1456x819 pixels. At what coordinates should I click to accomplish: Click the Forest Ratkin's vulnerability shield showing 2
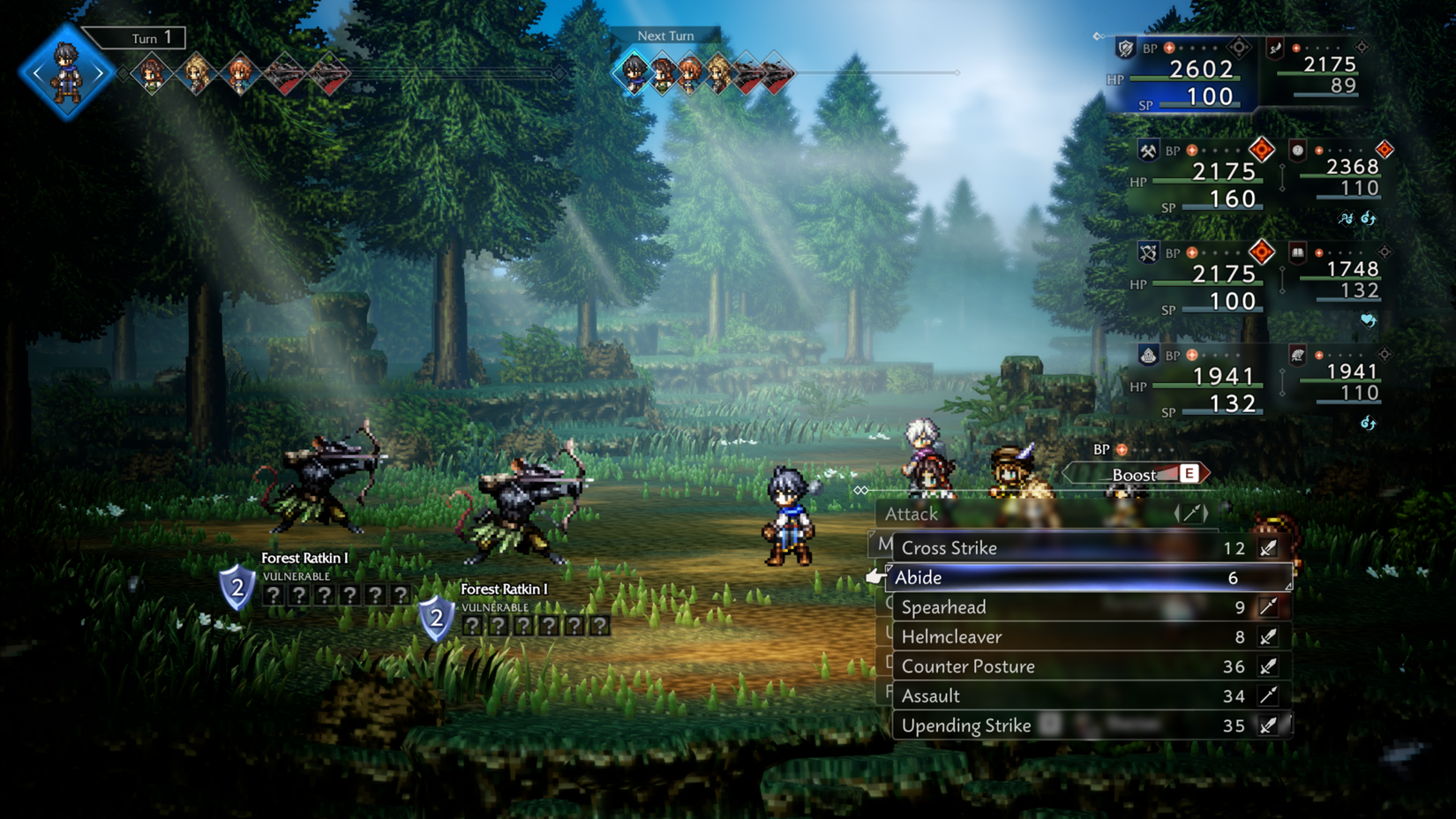point(236,586)
